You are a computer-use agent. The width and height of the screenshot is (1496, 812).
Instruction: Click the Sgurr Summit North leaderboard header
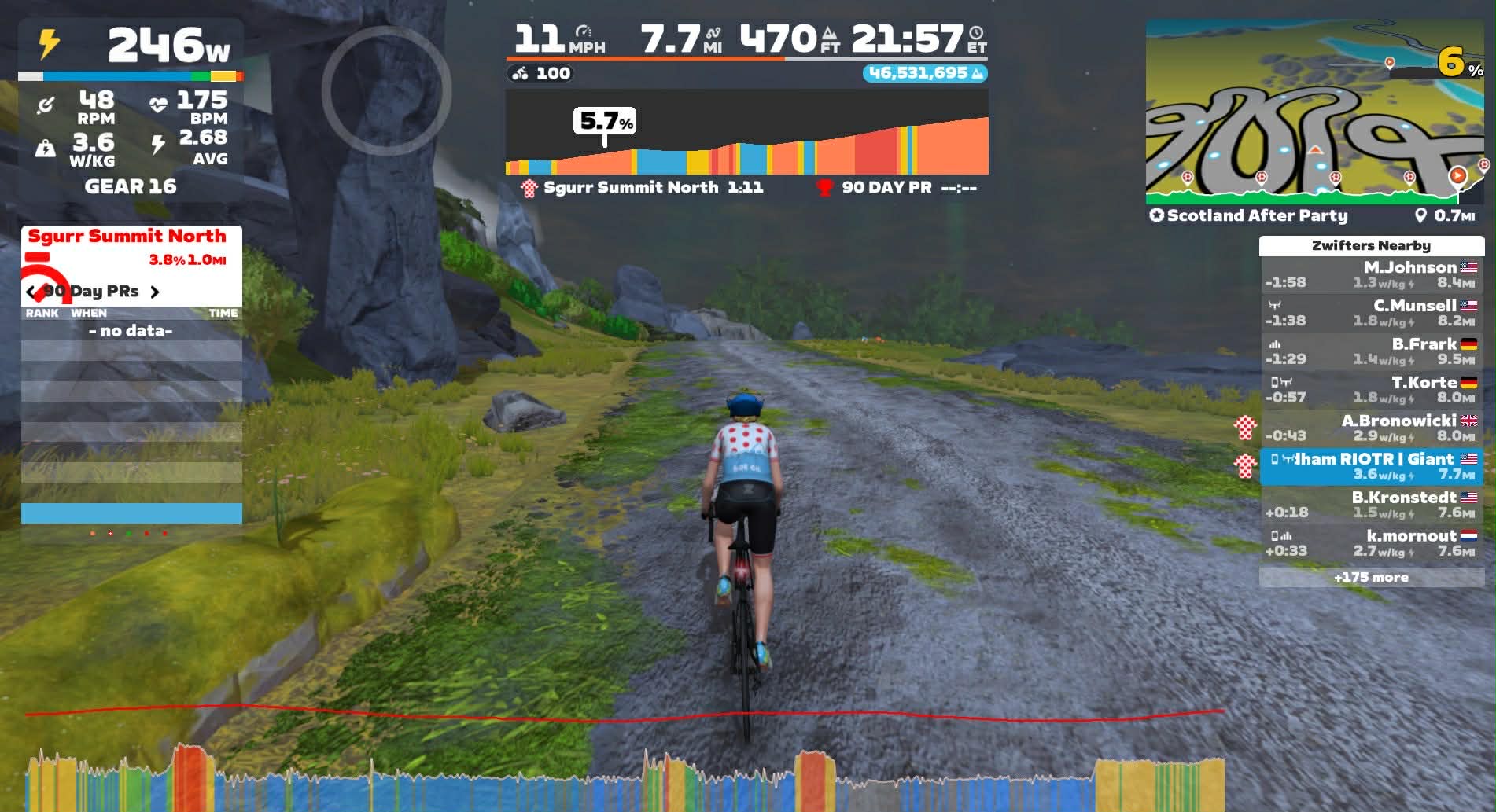click(127, 237)
